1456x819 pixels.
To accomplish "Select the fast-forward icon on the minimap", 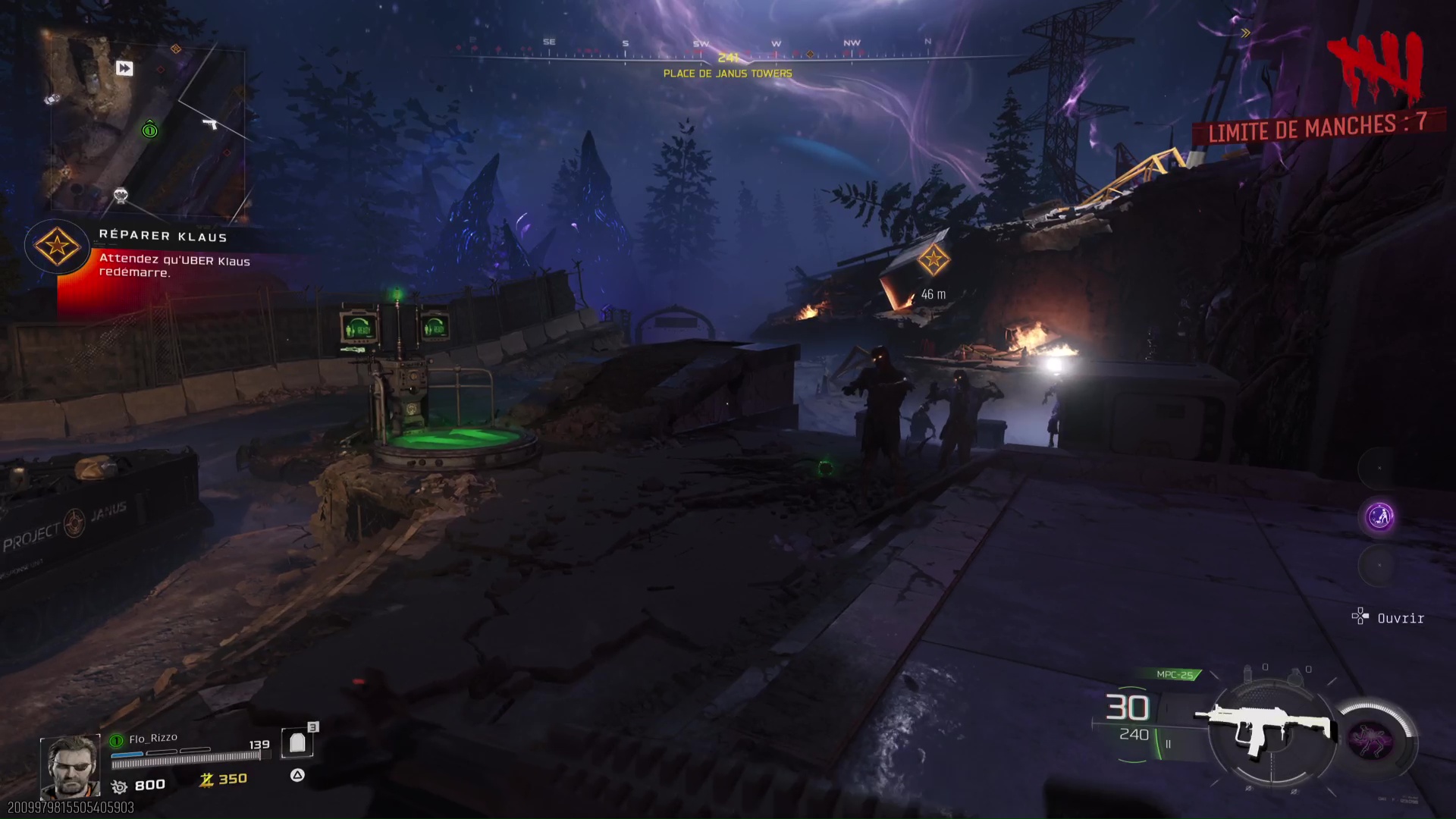I will pos(124,69).
